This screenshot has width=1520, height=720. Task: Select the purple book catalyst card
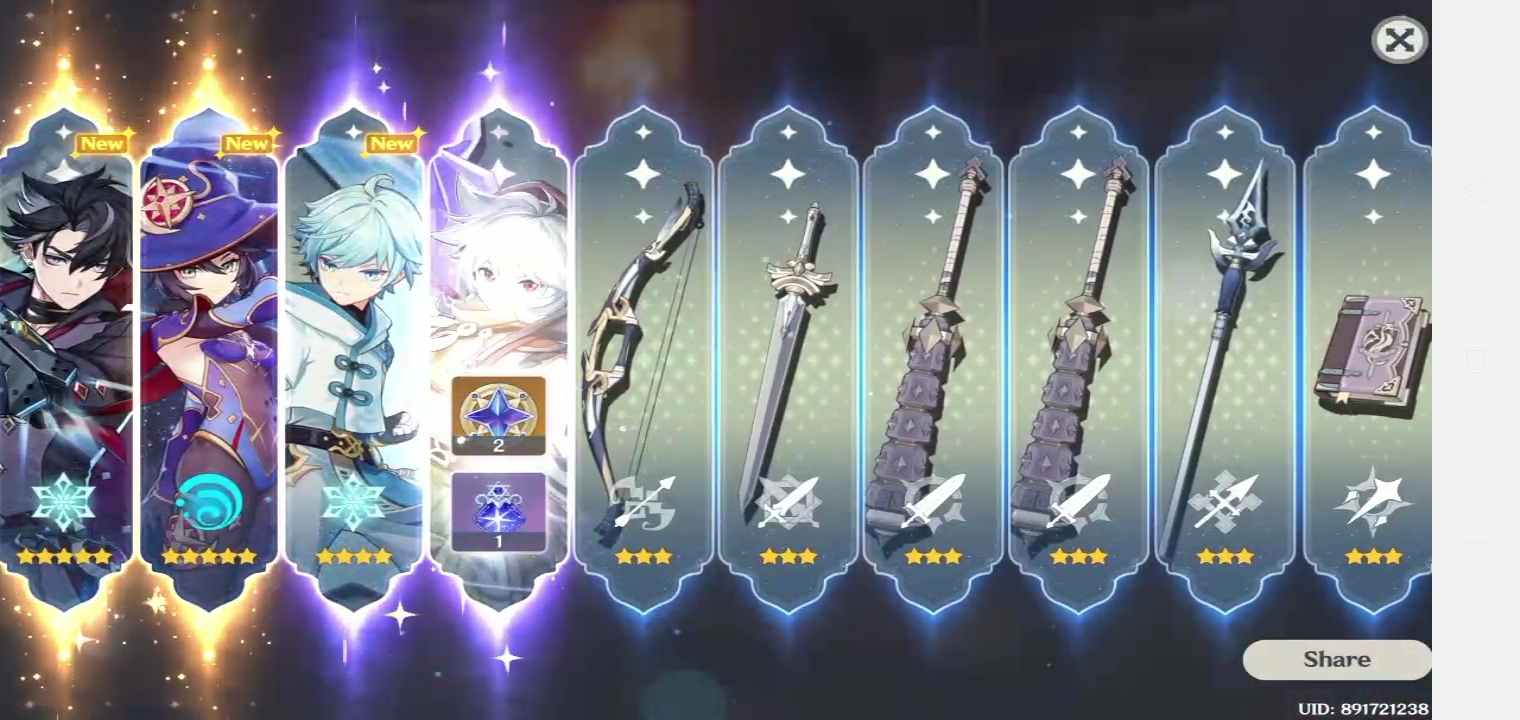(1372, 350)
